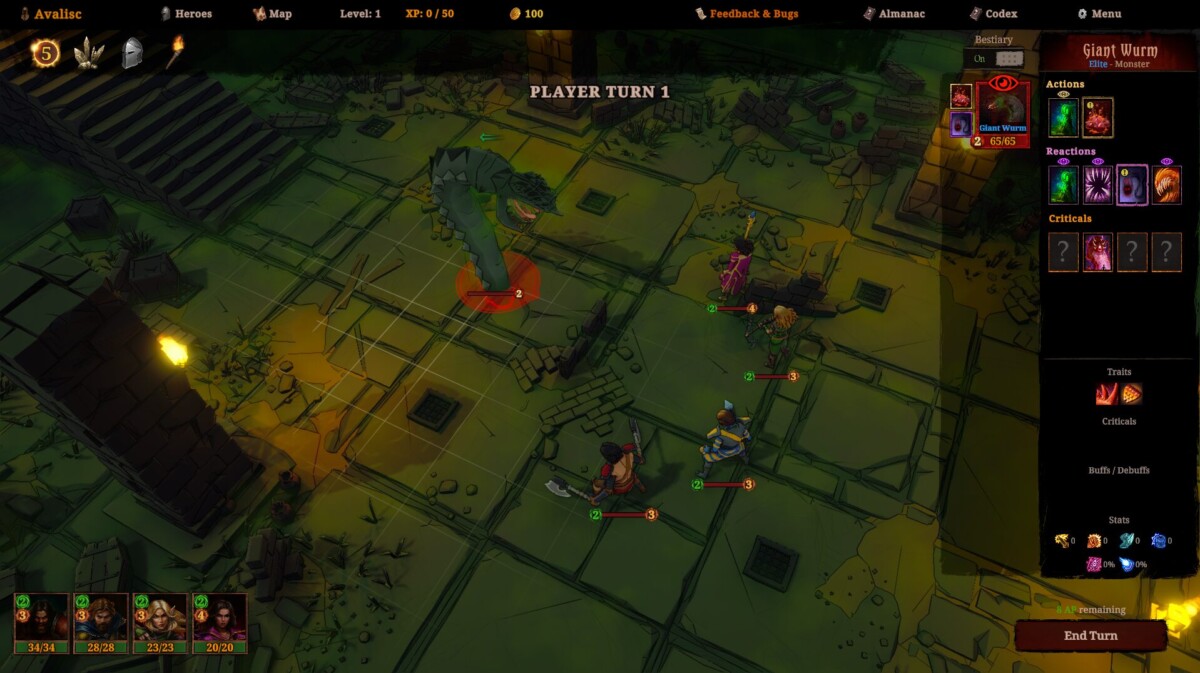1200x673 pixels.
Task: Open the Codex
Action: [993, 14]
